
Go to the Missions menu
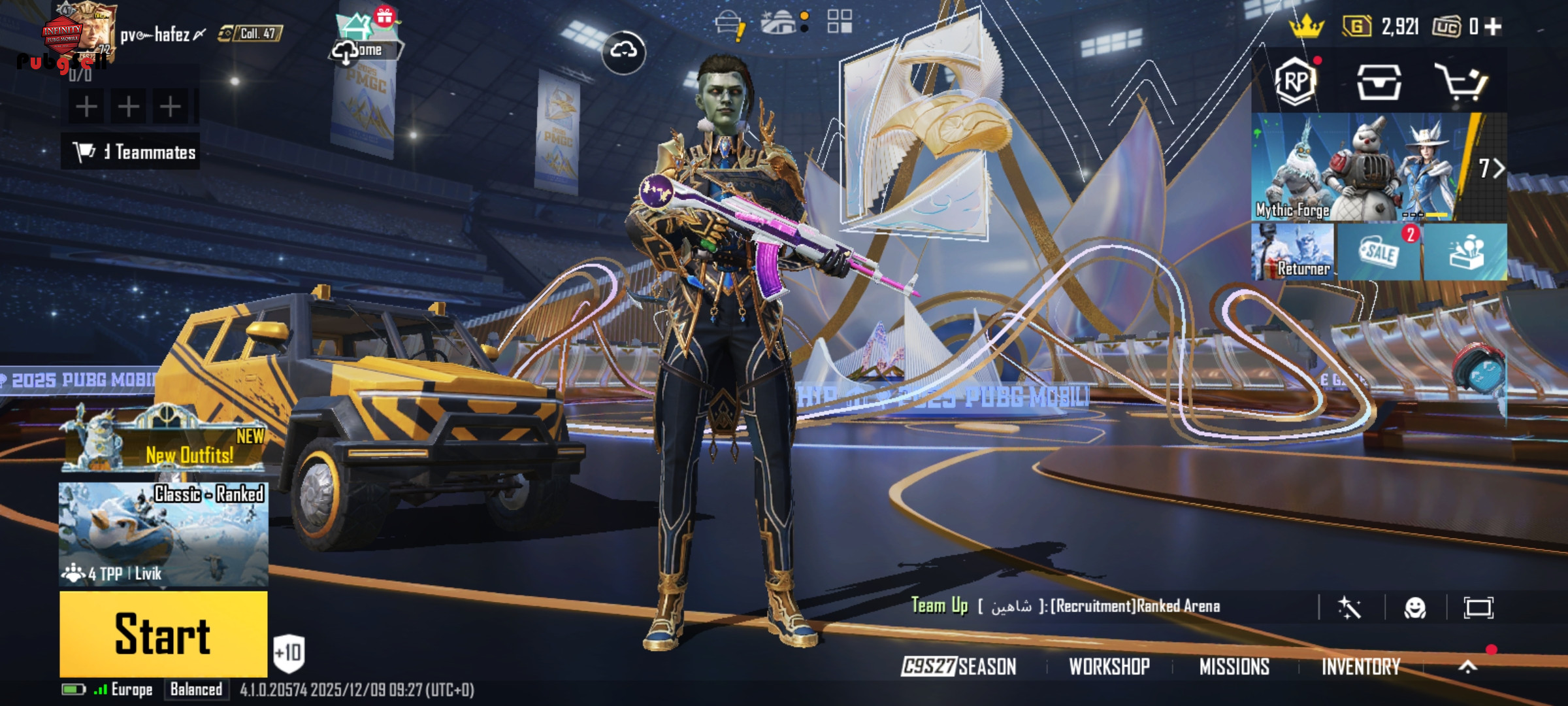pos(1234,667)
